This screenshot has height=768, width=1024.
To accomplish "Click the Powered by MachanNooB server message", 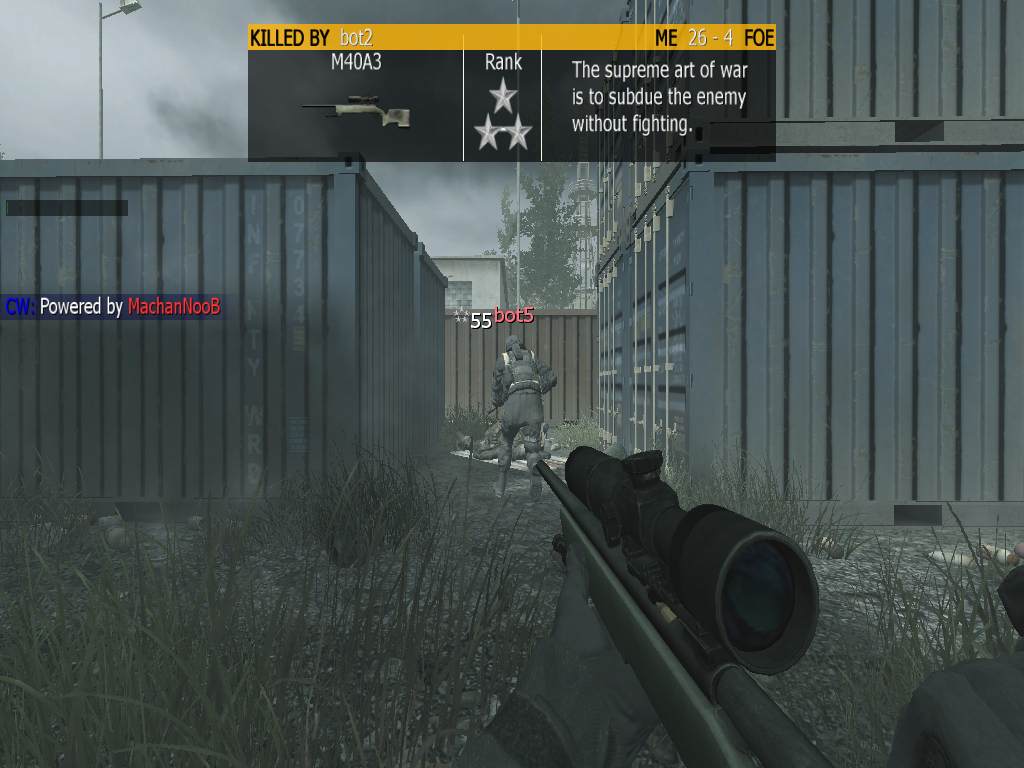I will [x=112, y=307].
